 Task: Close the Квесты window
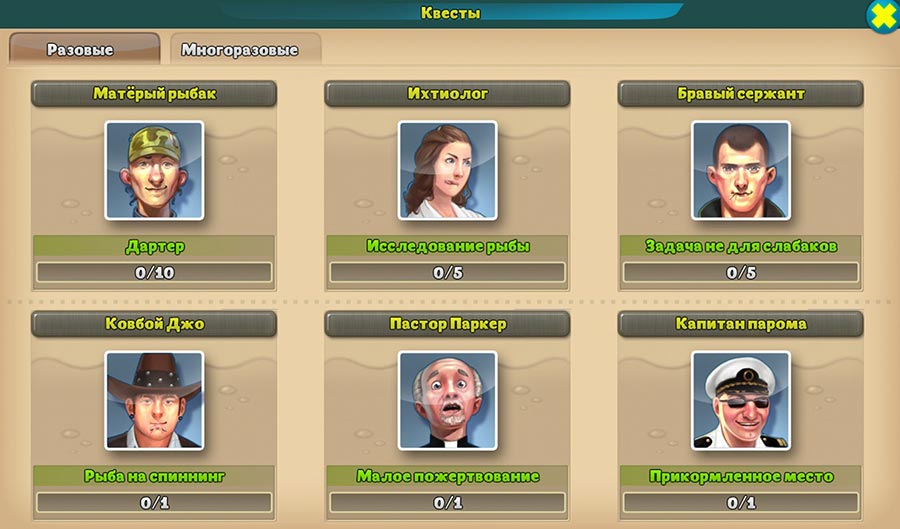[x=882, y=16]
